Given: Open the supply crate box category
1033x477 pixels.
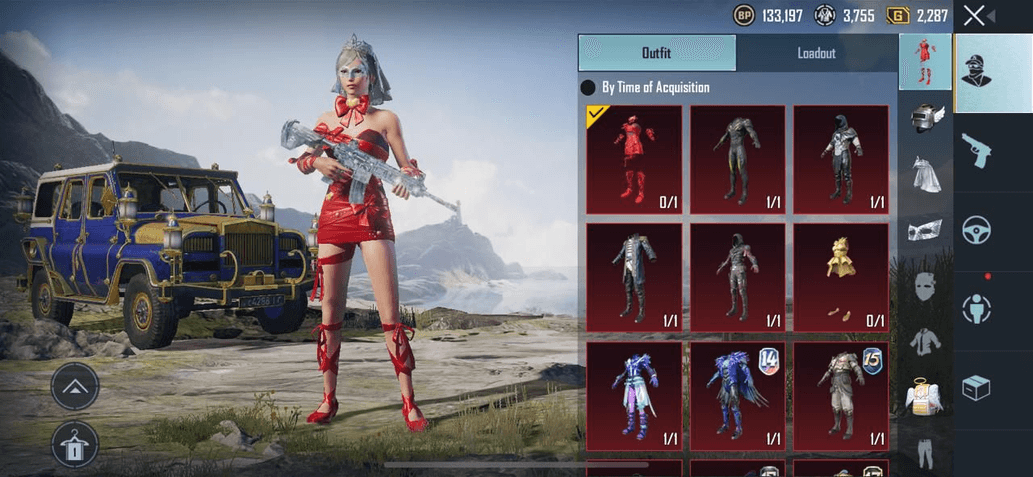Looking at the screenshot, I should [976, 388].
